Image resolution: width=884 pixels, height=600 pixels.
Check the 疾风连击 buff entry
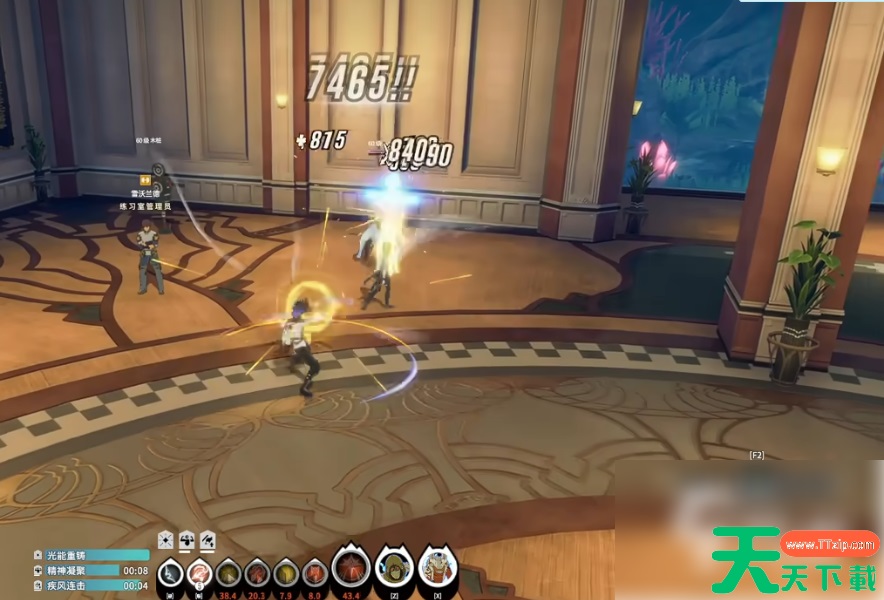pyautogui.click(x=76, y=585)
